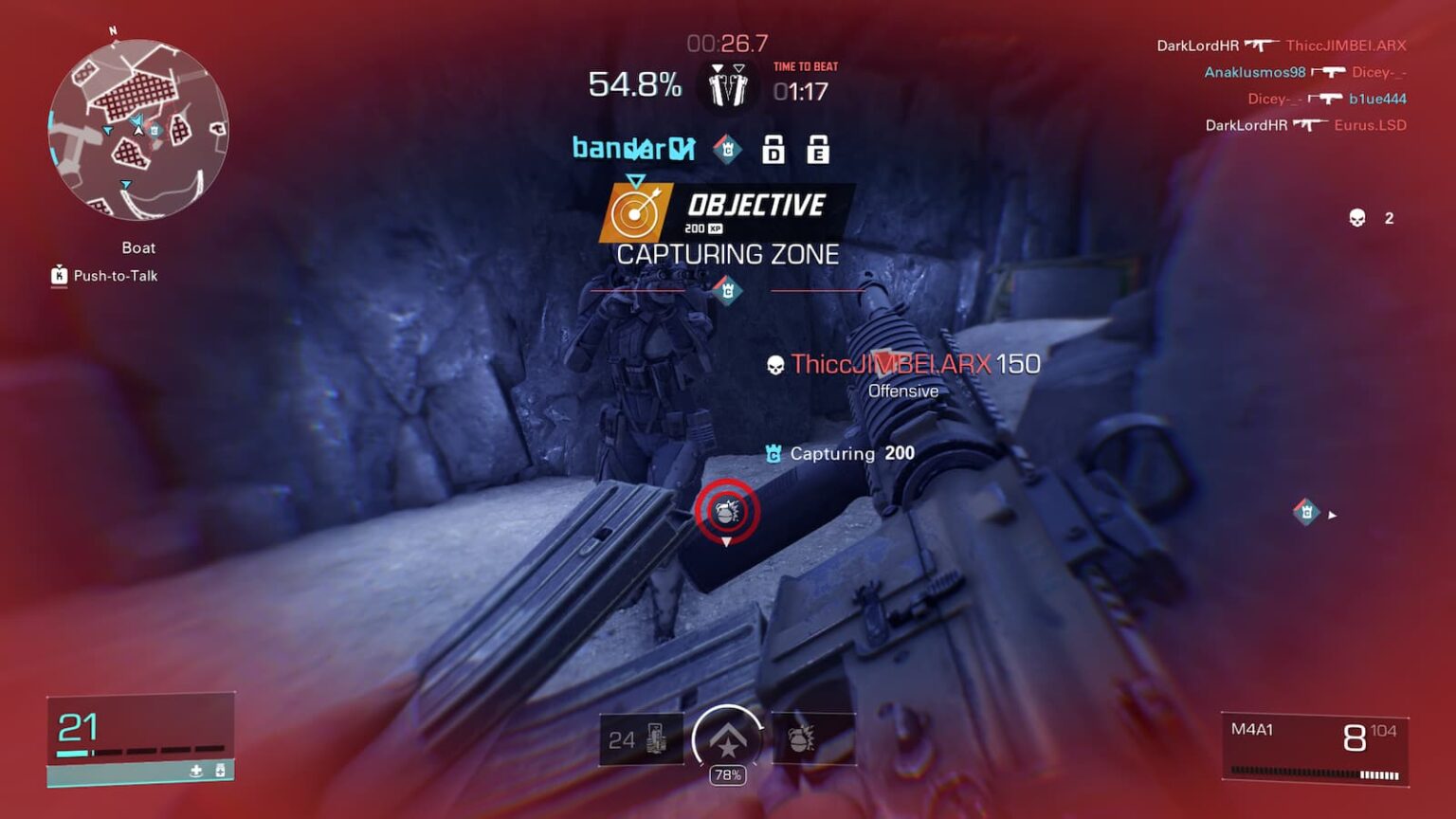1456x819 pixels.
Task: Click the skull kill counter icon
Action: pyautogui.click(x=1357, y=219)
